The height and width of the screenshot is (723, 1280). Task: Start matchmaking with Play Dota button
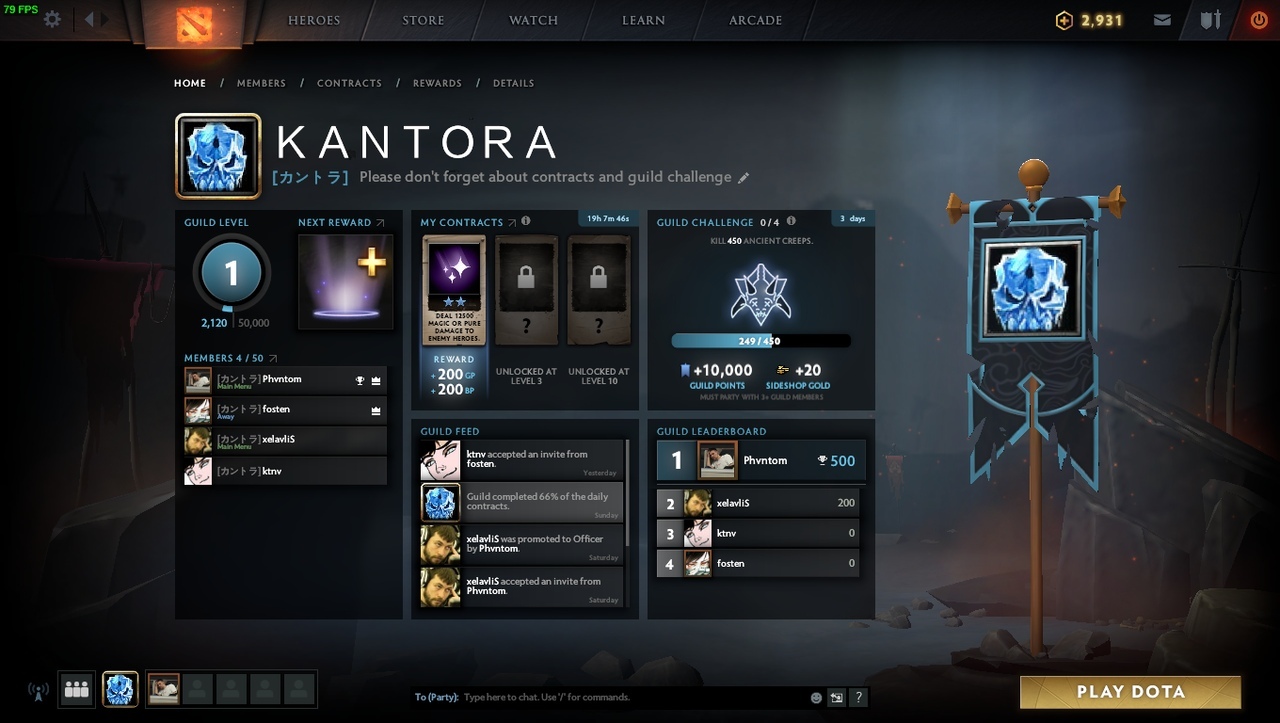(x=1130, y=692)
